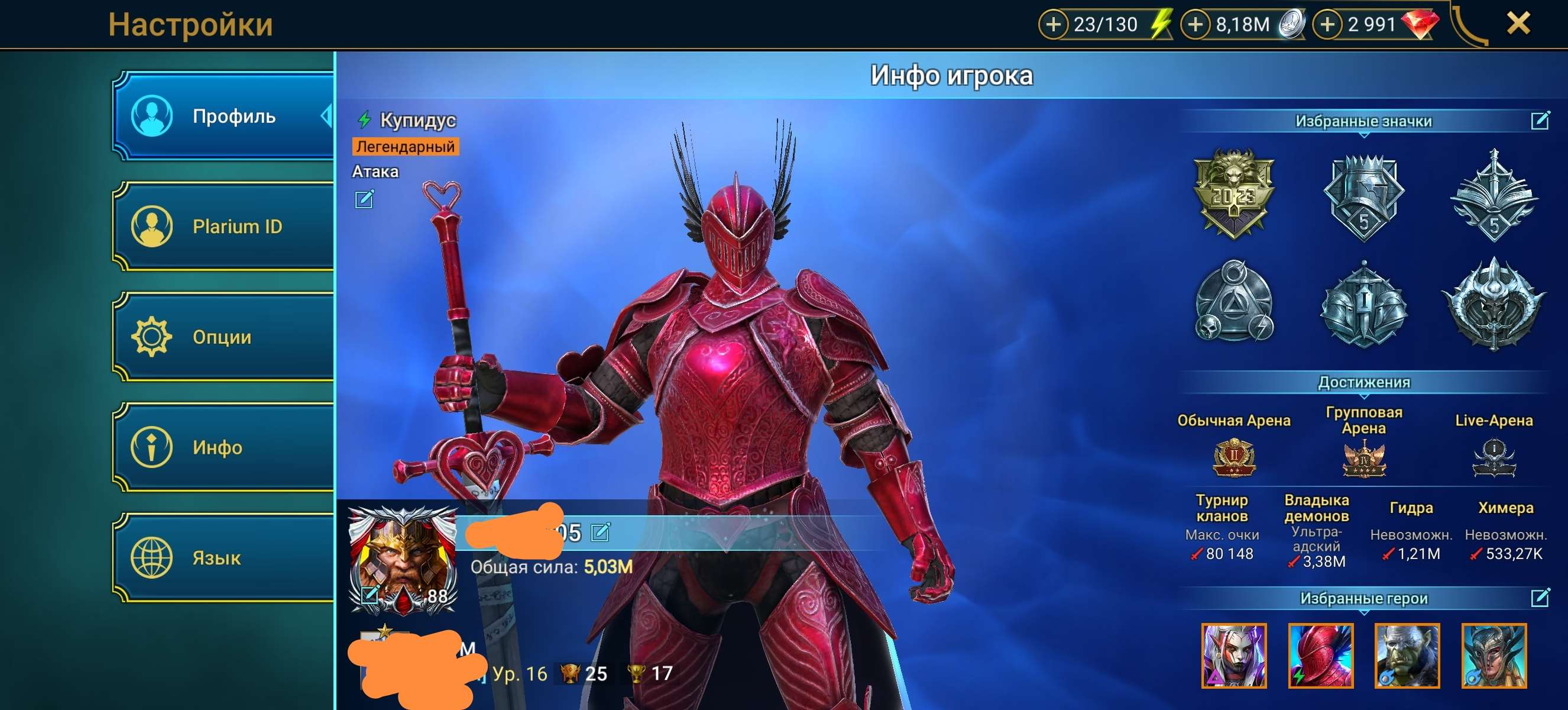Select the 2023 gold lion badge
Image resolution: width=1568 pixels, height=710 pixels.
[x=1233, y=193]
